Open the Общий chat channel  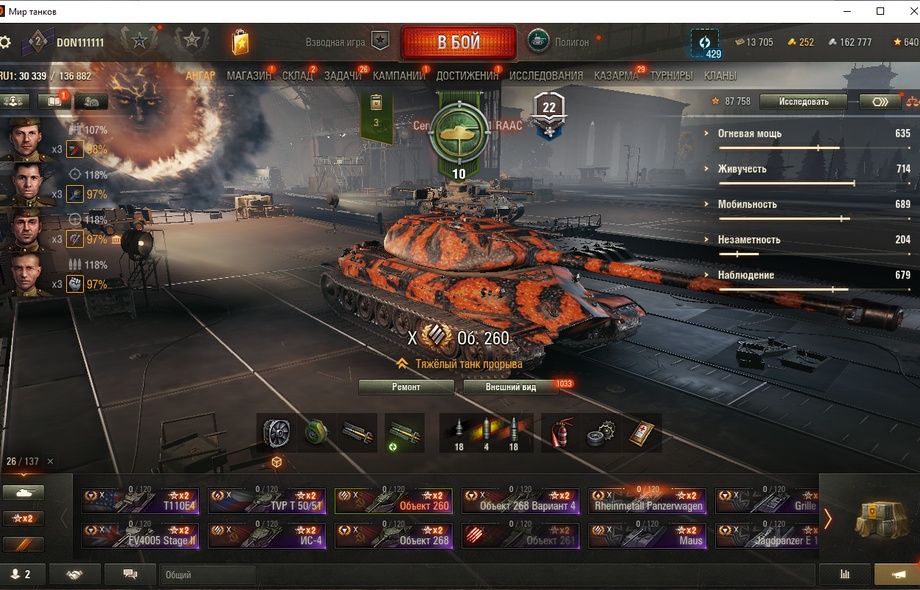pos(205,575)
